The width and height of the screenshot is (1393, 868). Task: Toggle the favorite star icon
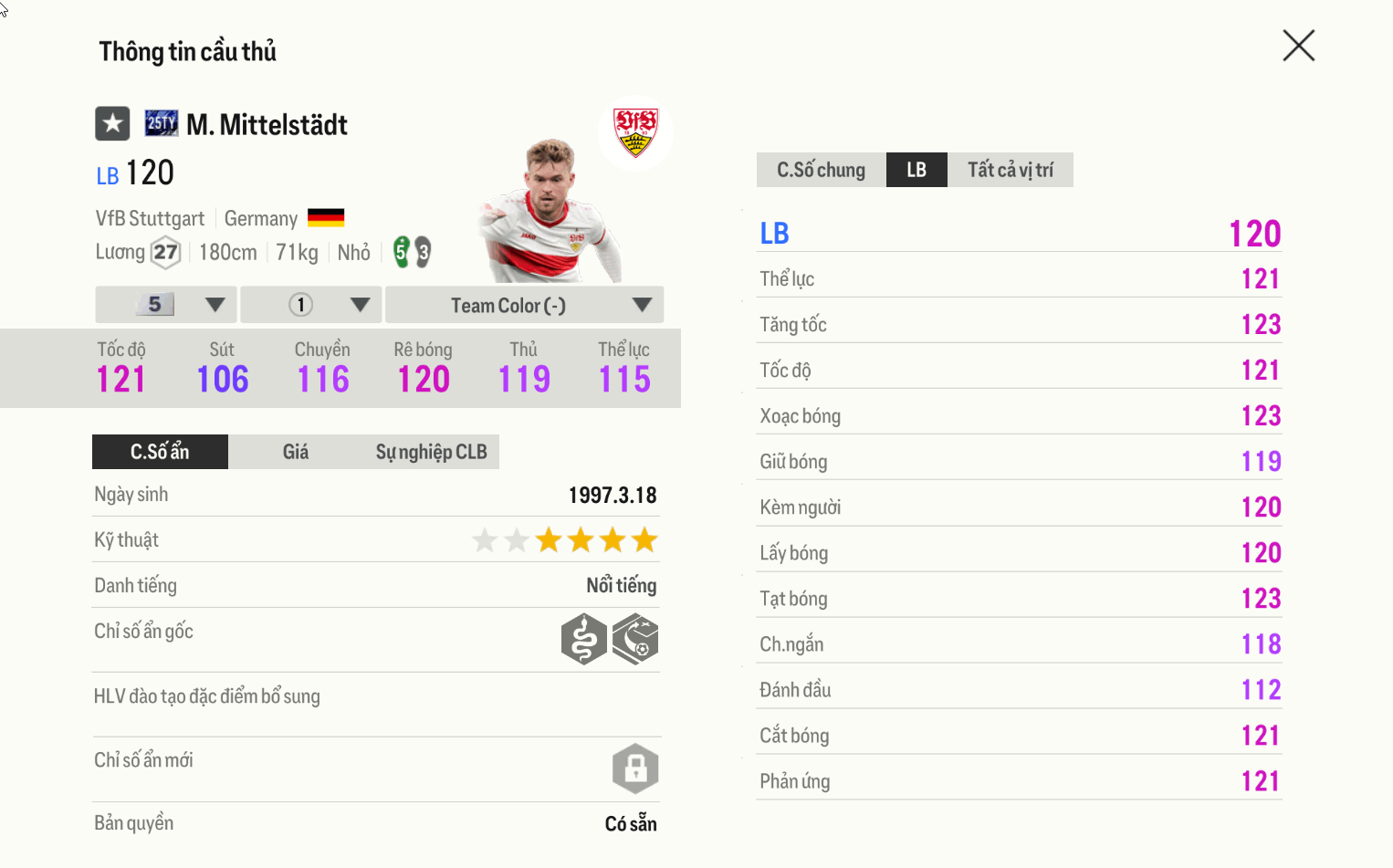(112, 123)
